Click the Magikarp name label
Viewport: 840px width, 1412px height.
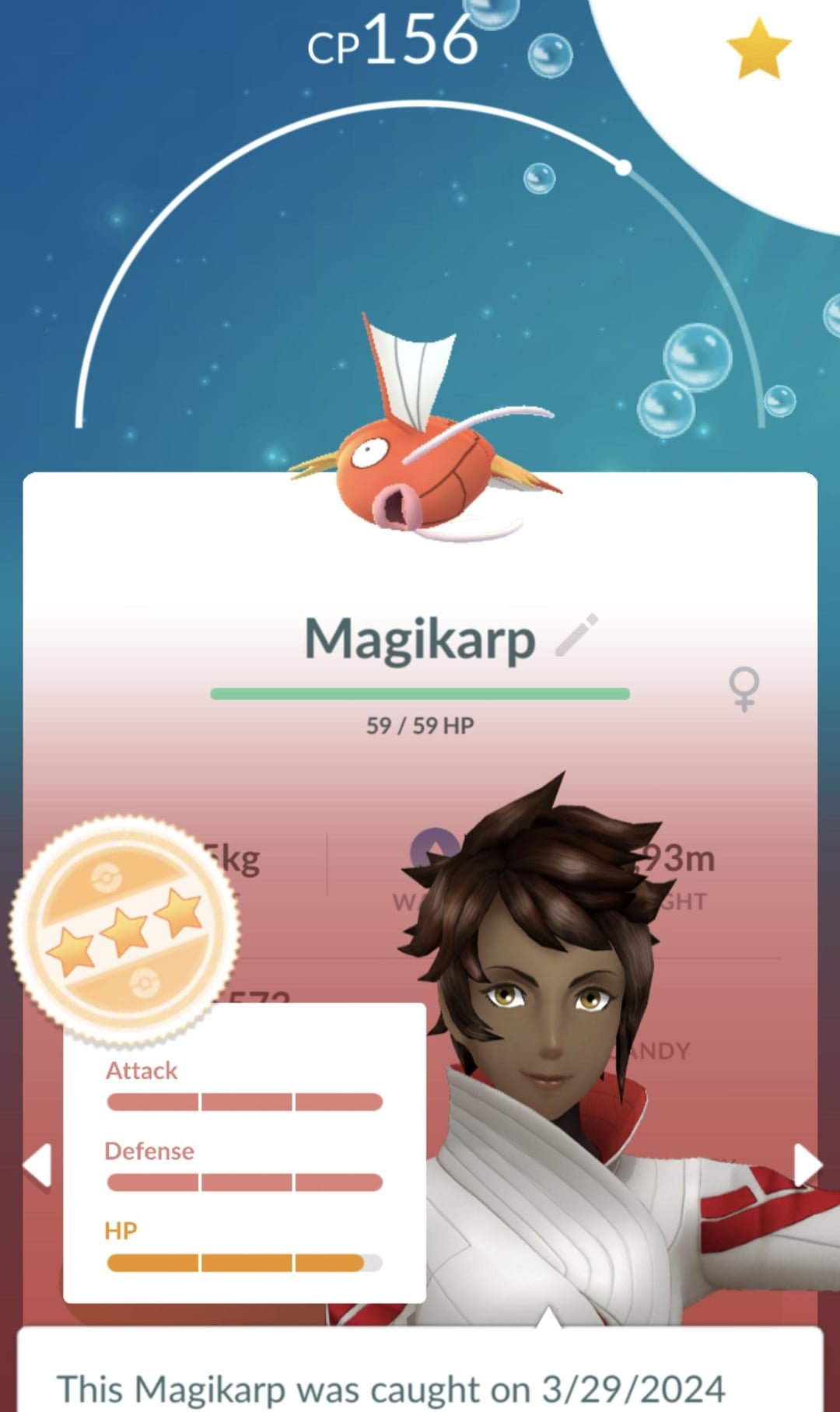[419, 639]
